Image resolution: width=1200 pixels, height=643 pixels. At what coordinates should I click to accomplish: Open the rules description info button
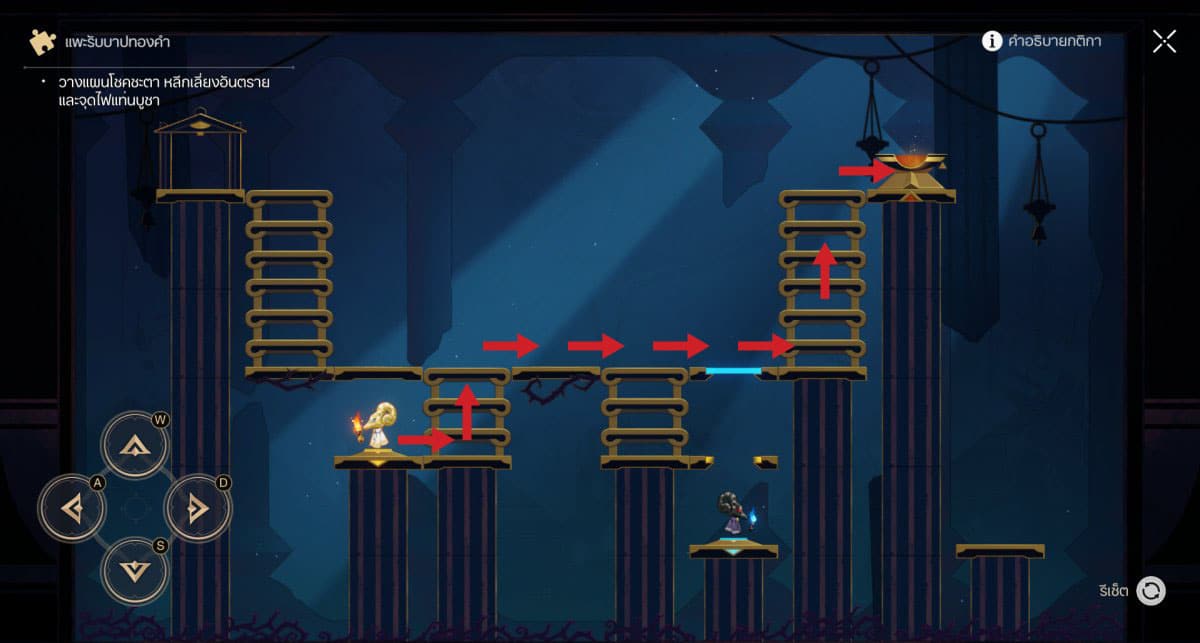(992, 41)
